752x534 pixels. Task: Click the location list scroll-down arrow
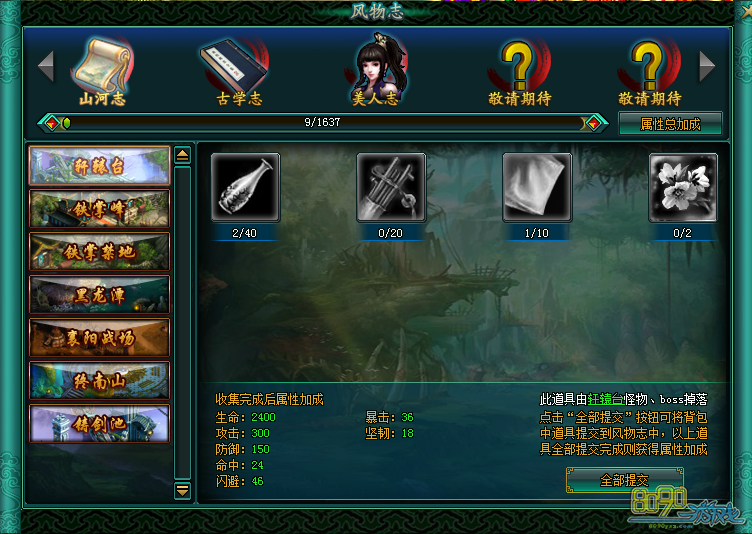click(x=182, y=490)
